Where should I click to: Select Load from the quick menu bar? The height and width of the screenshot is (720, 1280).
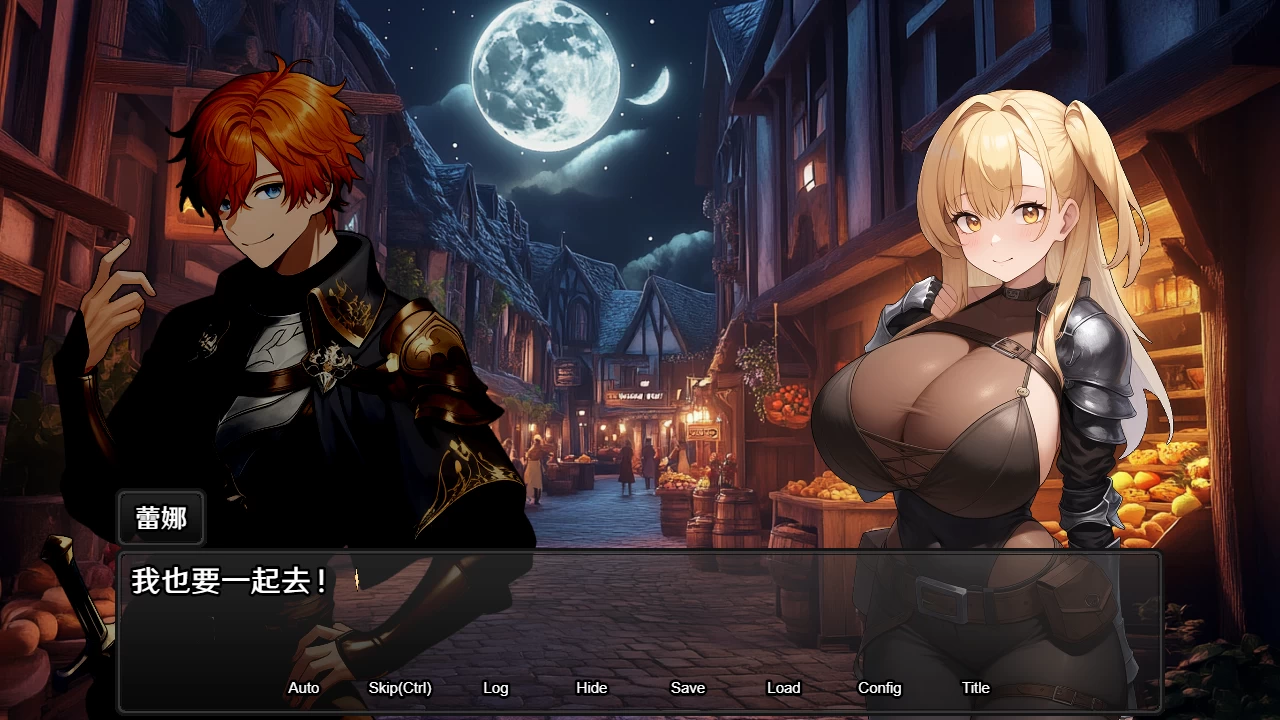pyautogui.click(x=783, y=688)
